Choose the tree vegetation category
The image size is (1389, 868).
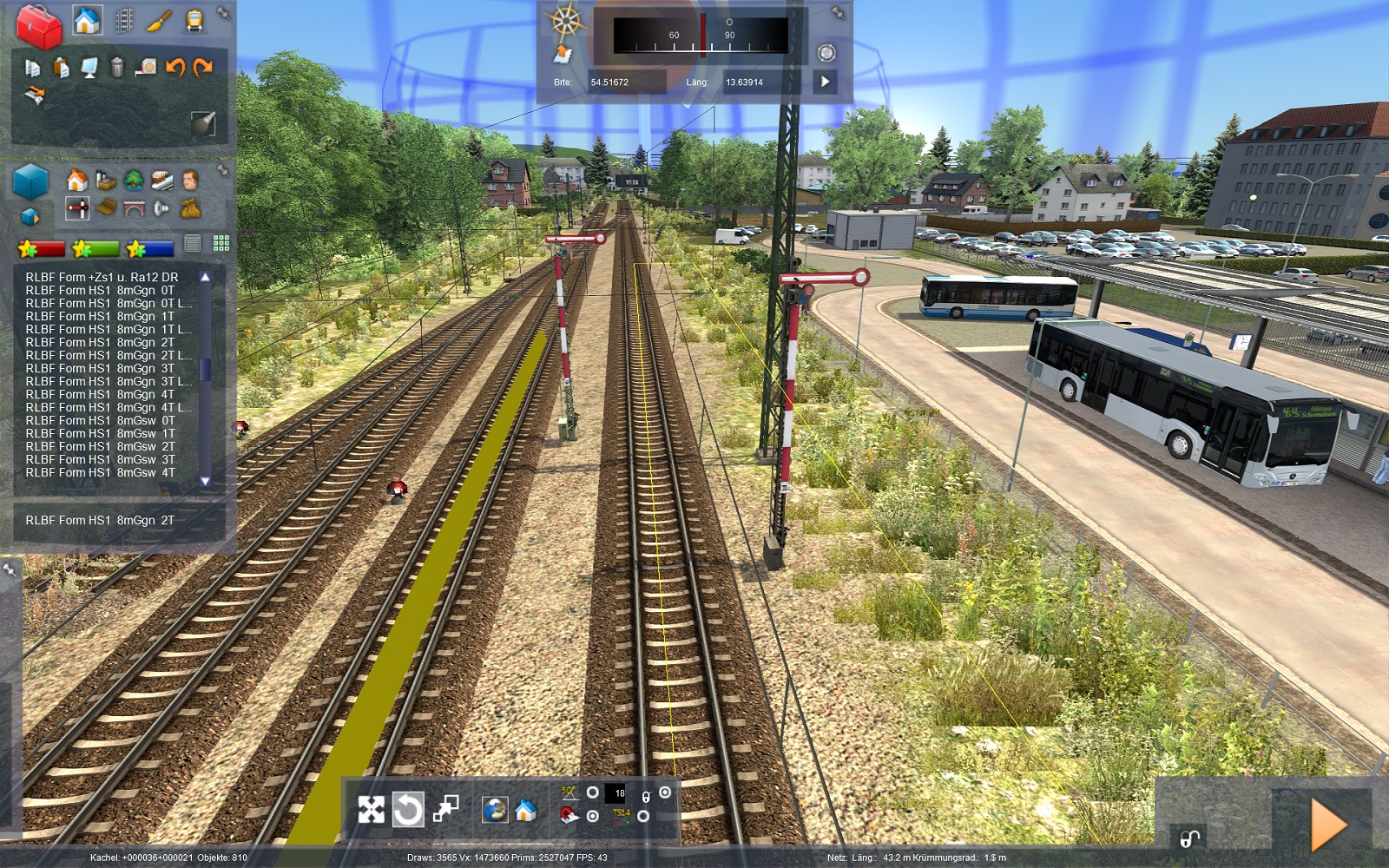coord(134,180)
